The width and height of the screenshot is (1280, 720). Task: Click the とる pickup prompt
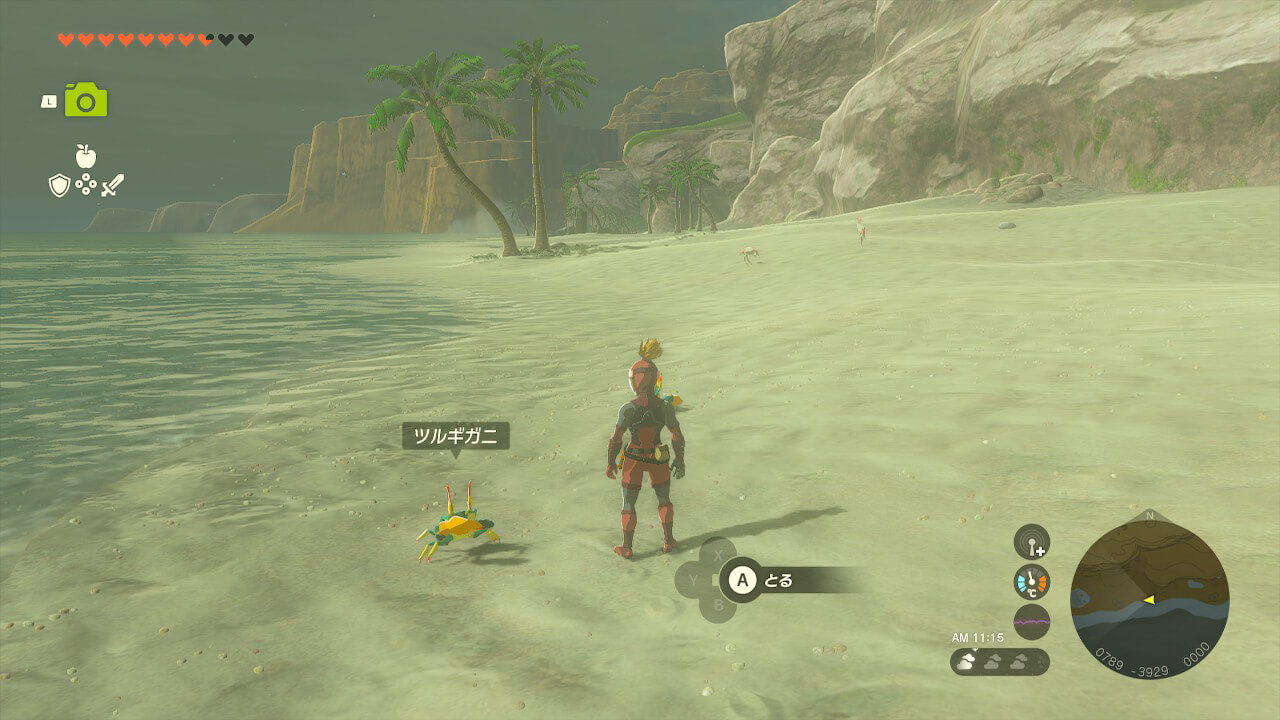tap(777, 580)
